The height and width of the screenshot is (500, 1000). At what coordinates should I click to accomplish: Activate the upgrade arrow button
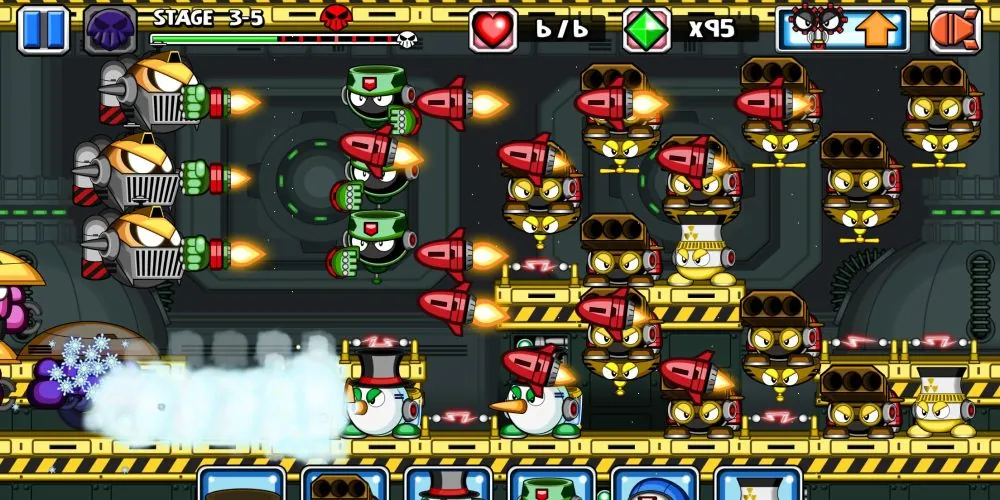[842, 29]
